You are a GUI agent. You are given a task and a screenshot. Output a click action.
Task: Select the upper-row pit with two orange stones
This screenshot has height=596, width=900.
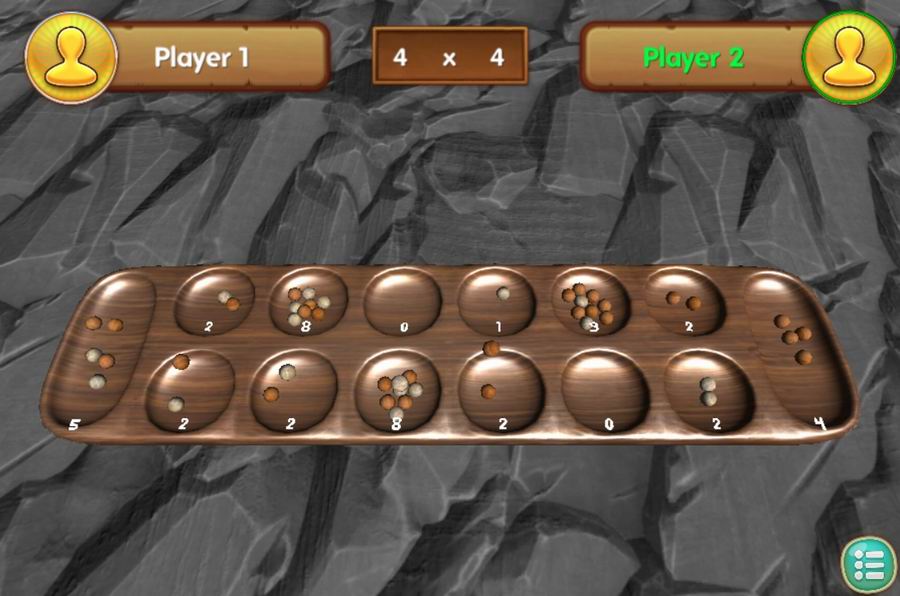pos(684,301)
